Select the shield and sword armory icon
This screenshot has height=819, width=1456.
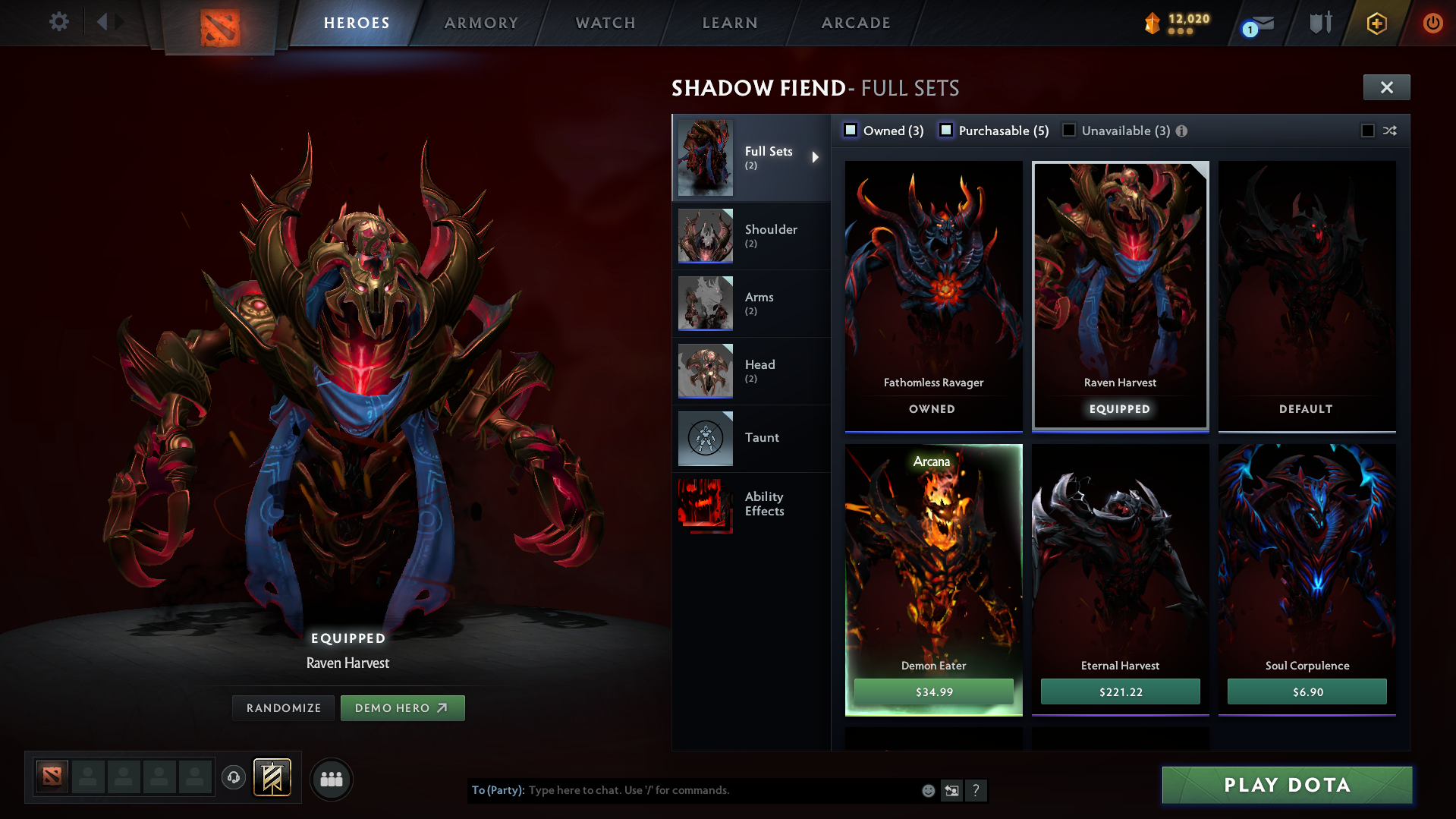[x=1319, y=23]
